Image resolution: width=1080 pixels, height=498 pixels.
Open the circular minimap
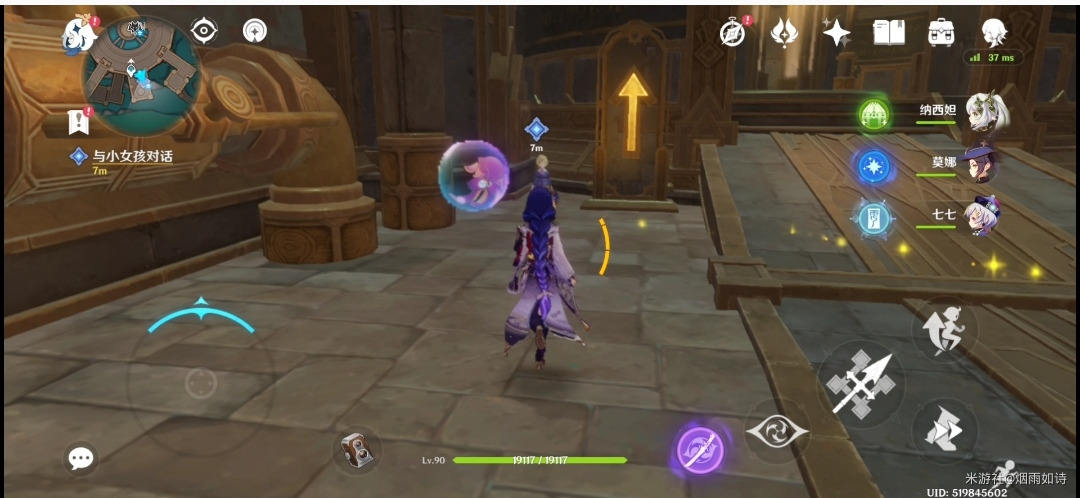[142, 75]
